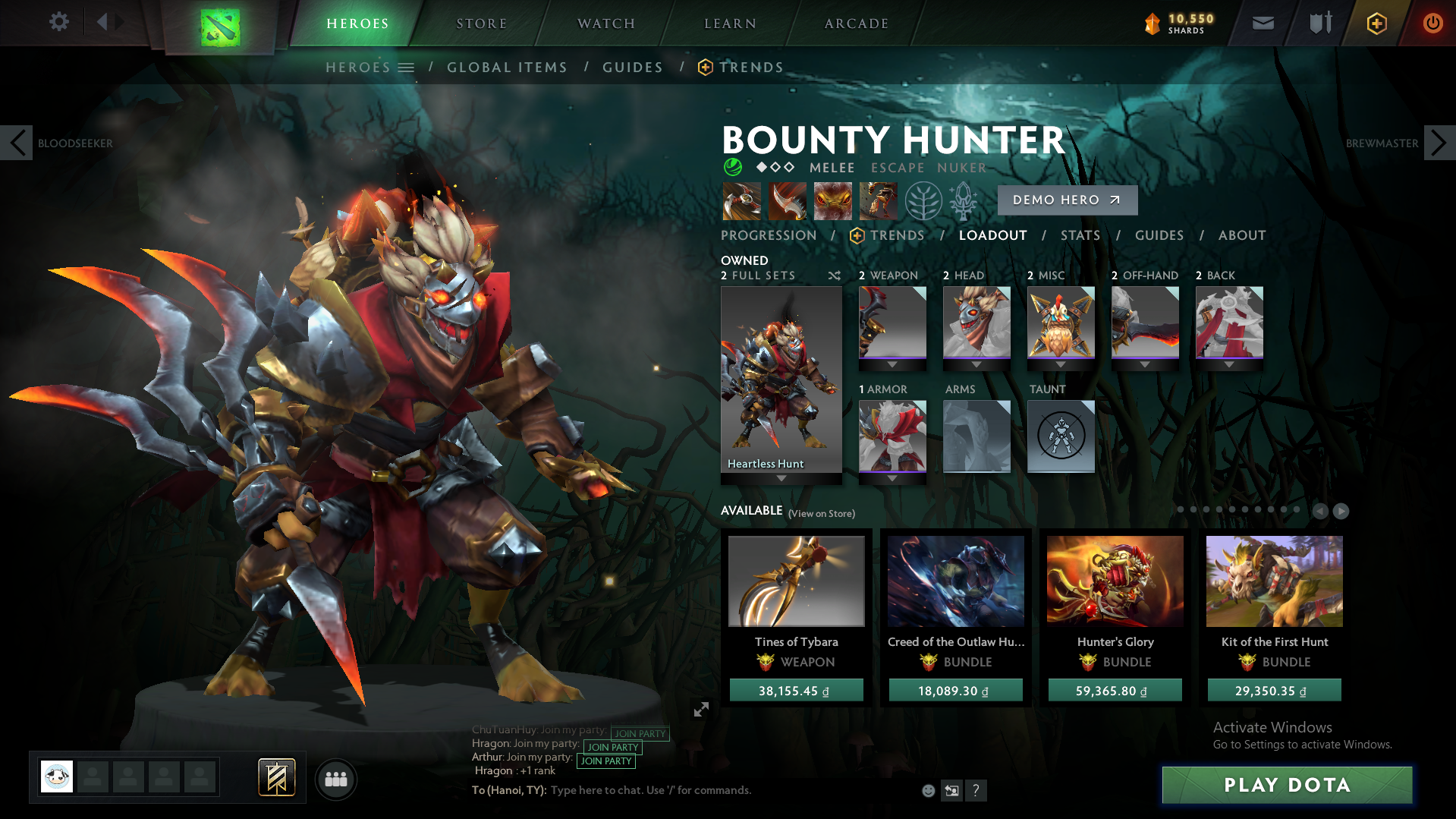Click the emoticon smiley in the chat bar
Screen dimensions: 1456x819
pyautogui.click(x=927, y=790)
